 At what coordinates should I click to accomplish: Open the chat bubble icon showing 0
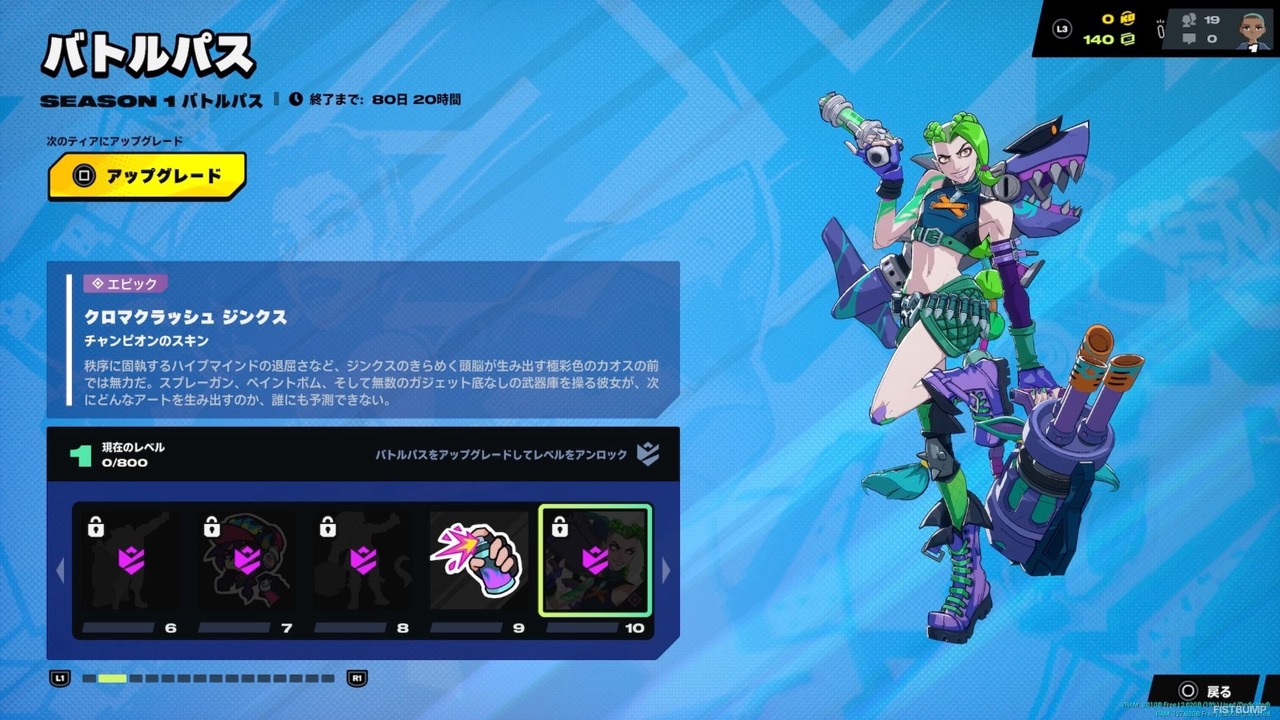pos(1189,40)
